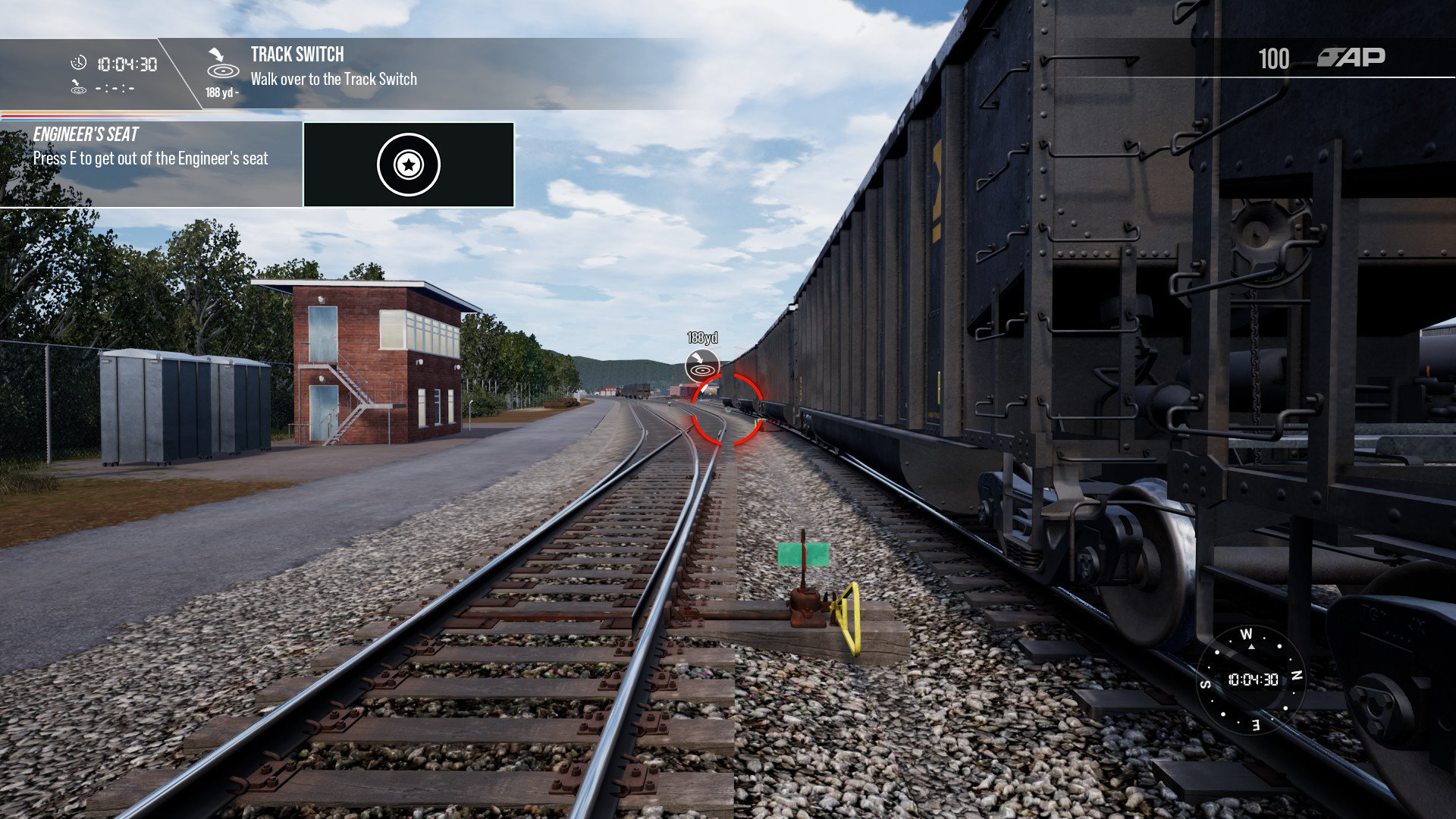Open the compass clock widget
The width and height of the screenshot is (1456, 819).
point(1251,679)
